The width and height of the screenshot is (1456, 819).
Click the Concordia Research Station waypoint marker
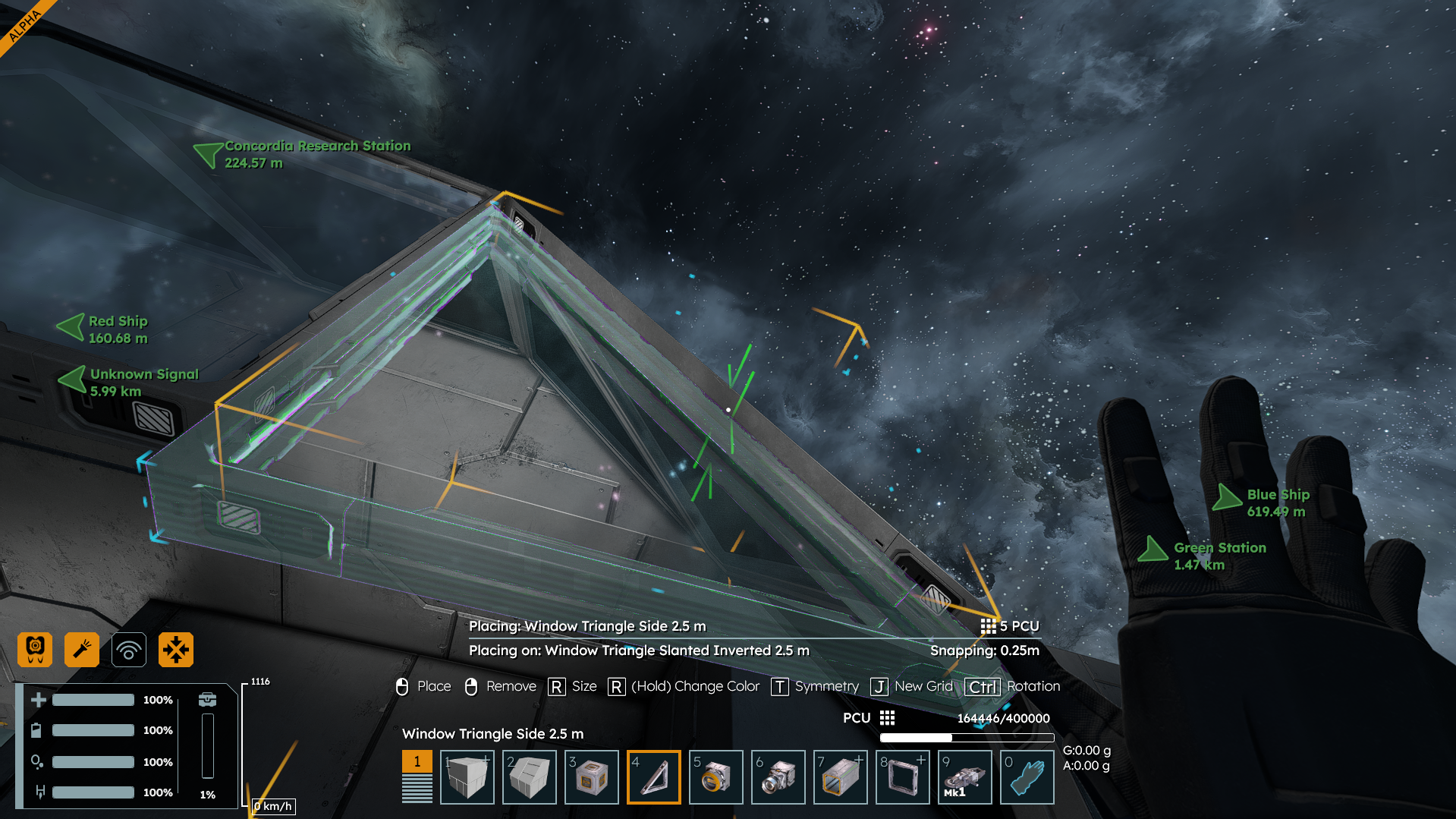click(x=208, y=154)
